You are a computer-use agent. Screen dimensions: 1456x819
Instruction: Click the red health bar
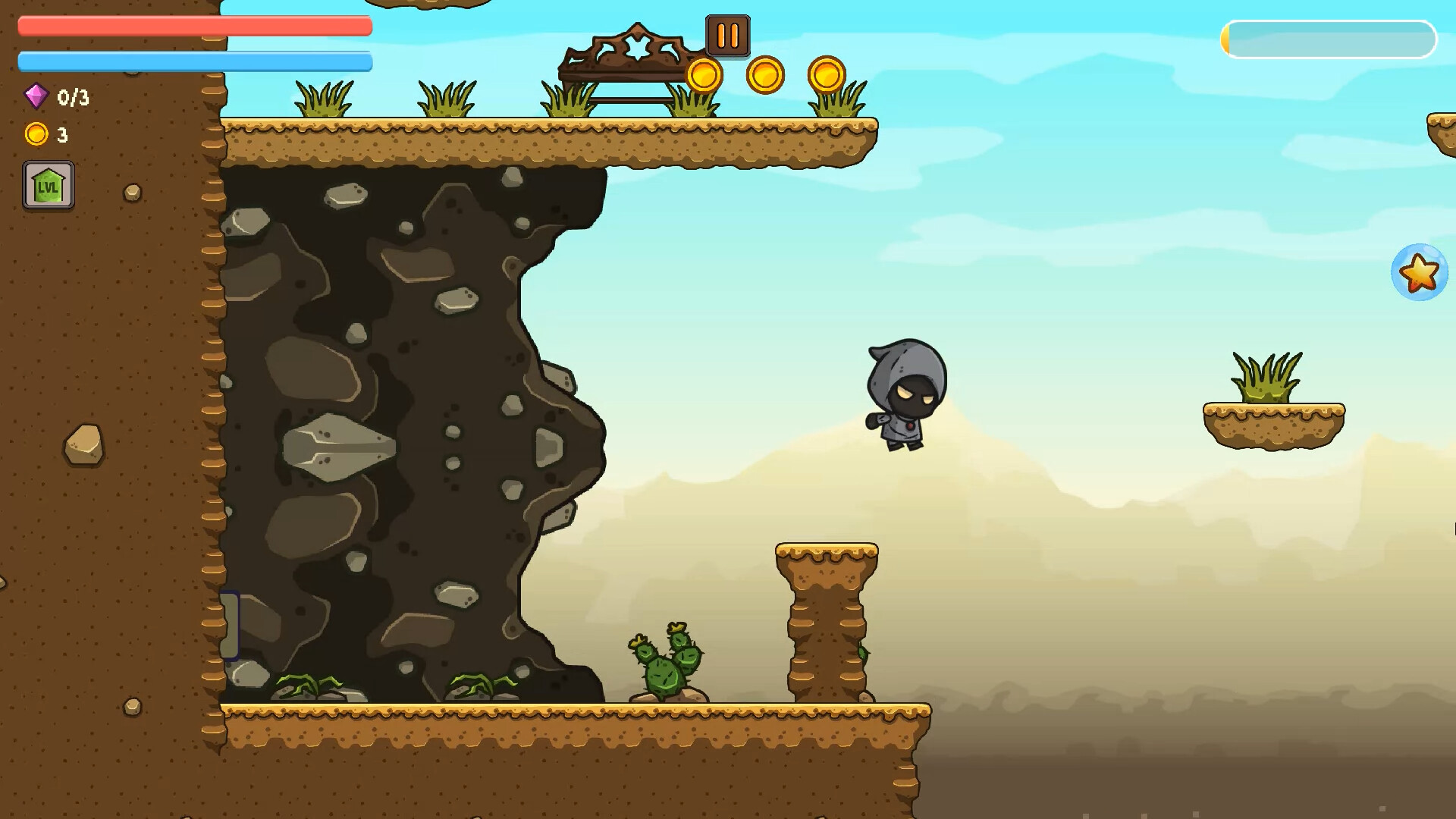tap(193, 26)
